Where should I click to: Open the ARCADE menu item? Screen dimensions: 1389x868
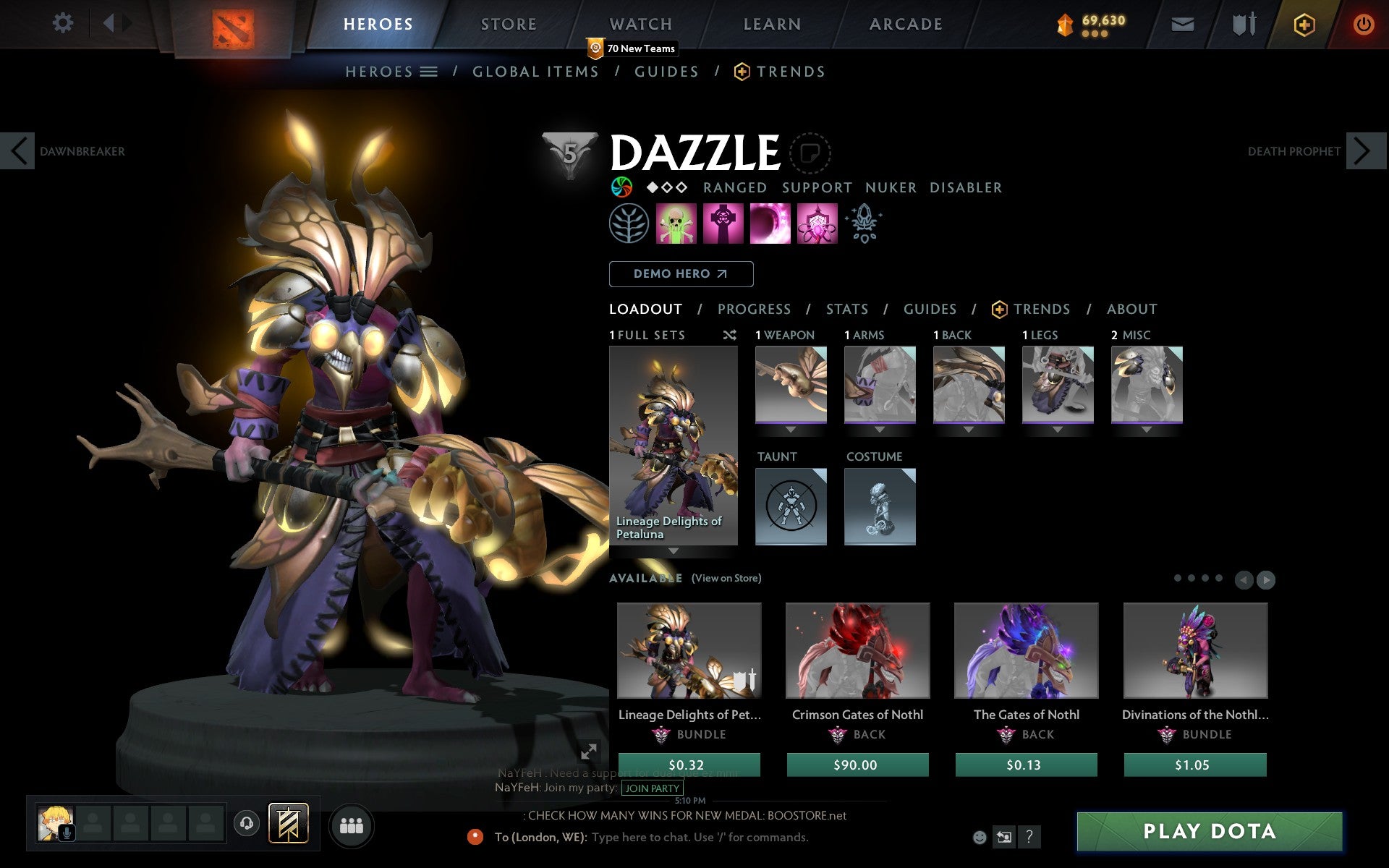tap(904, 23)
